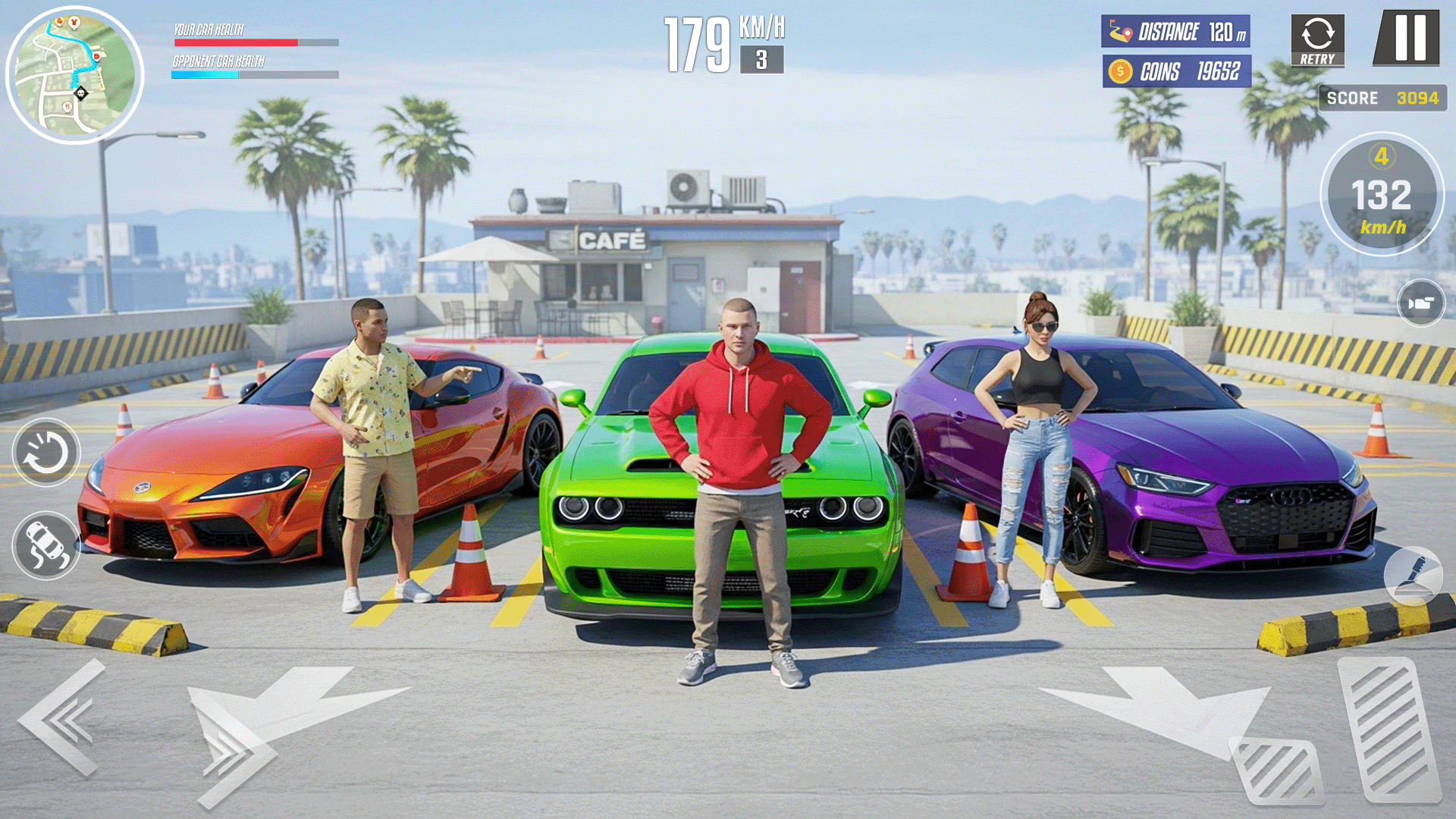Viewport: 1456px width, 819px height.
Task: Activate the car drift button
Action: tap(46, 545)
